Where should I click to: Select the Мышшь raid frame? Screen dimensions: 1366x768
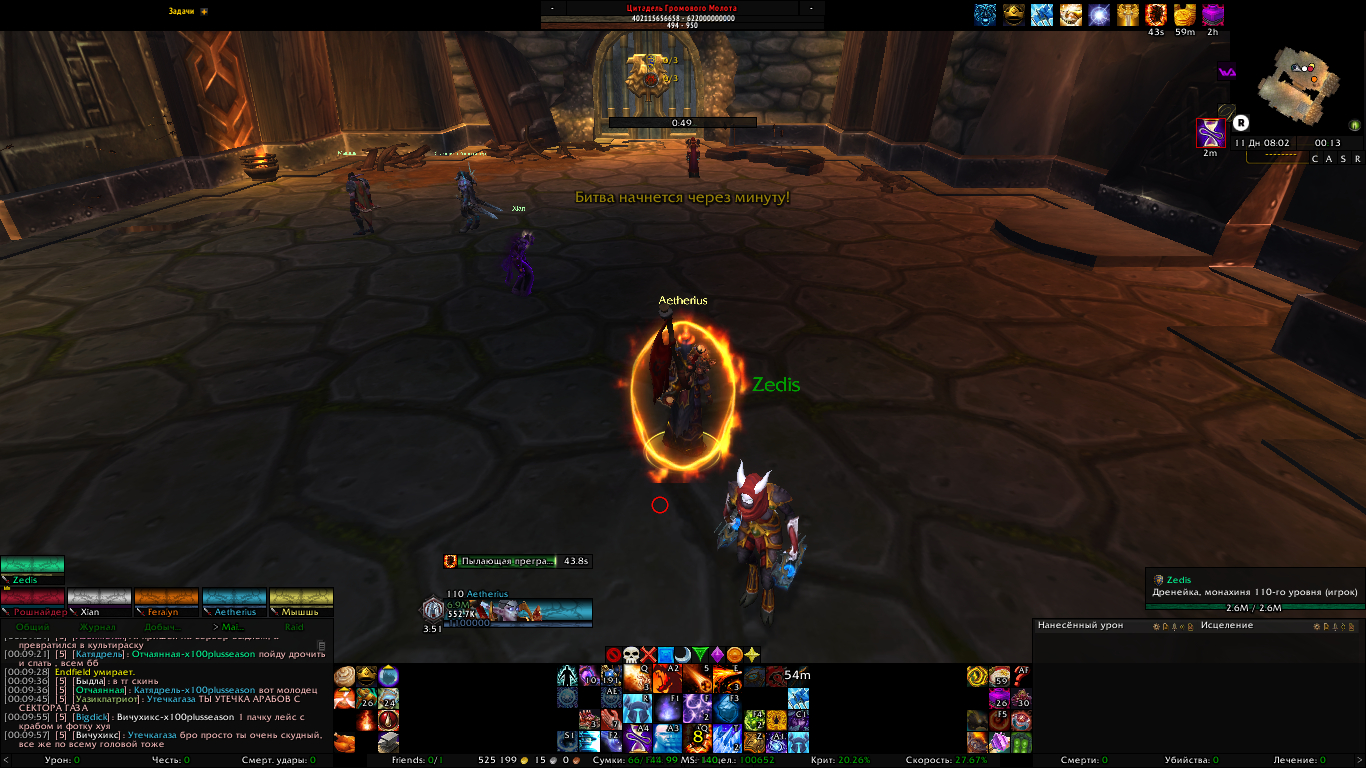[x=301, y=602]
